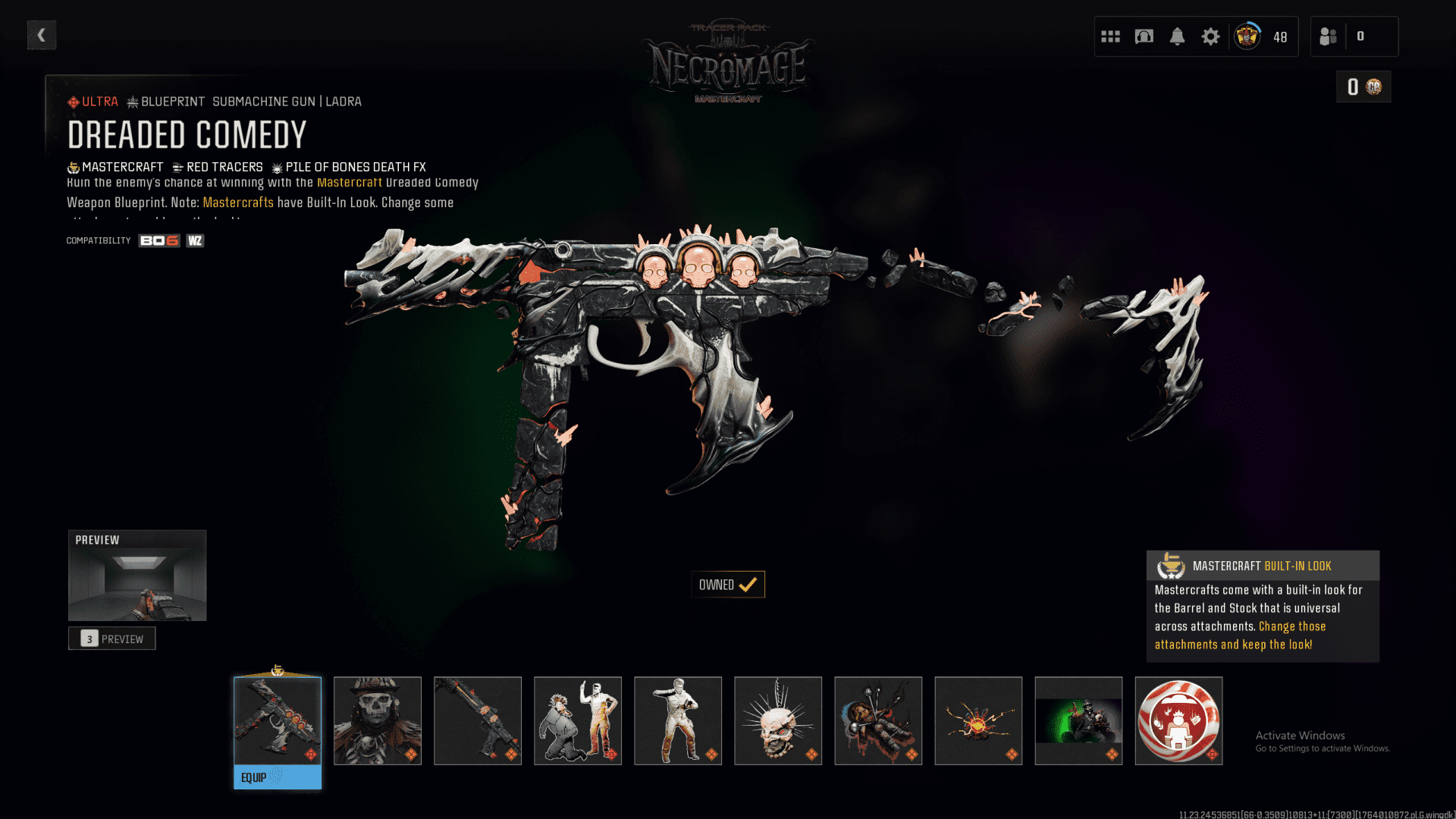
Task: Open the weapon preview thumbnail
Action: click(137, 576)
